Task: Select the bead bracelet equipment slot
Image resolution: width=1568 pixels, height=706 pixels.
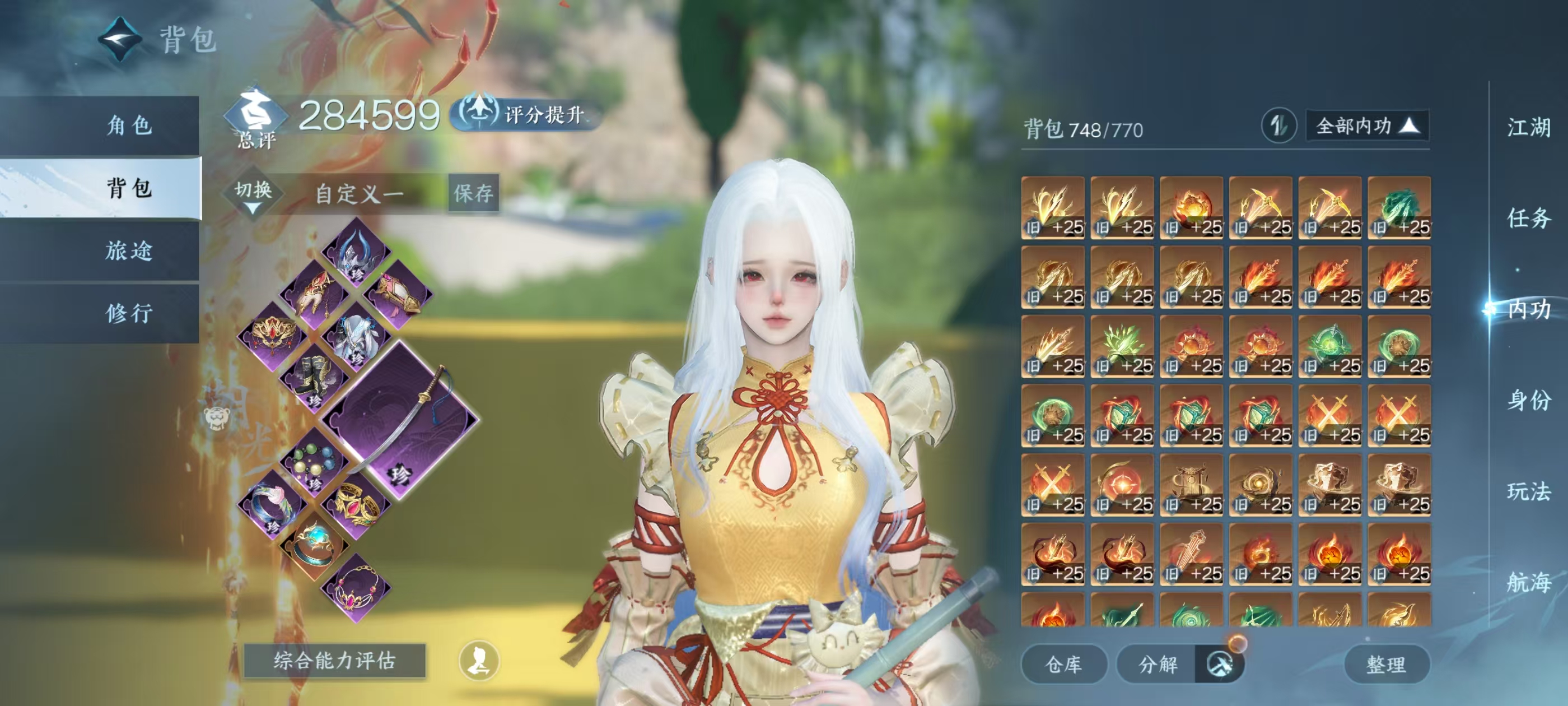Action: pos(314,463)
